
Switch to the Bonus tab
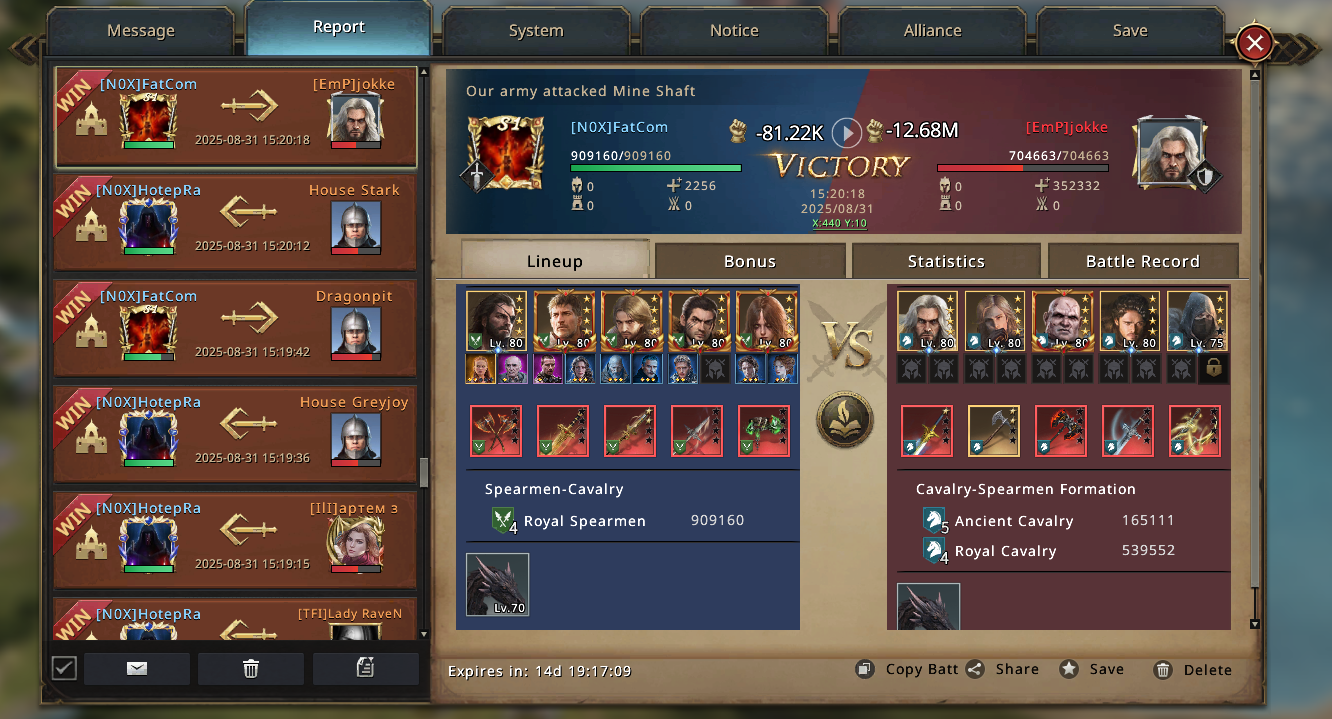[x=750, y=261]
